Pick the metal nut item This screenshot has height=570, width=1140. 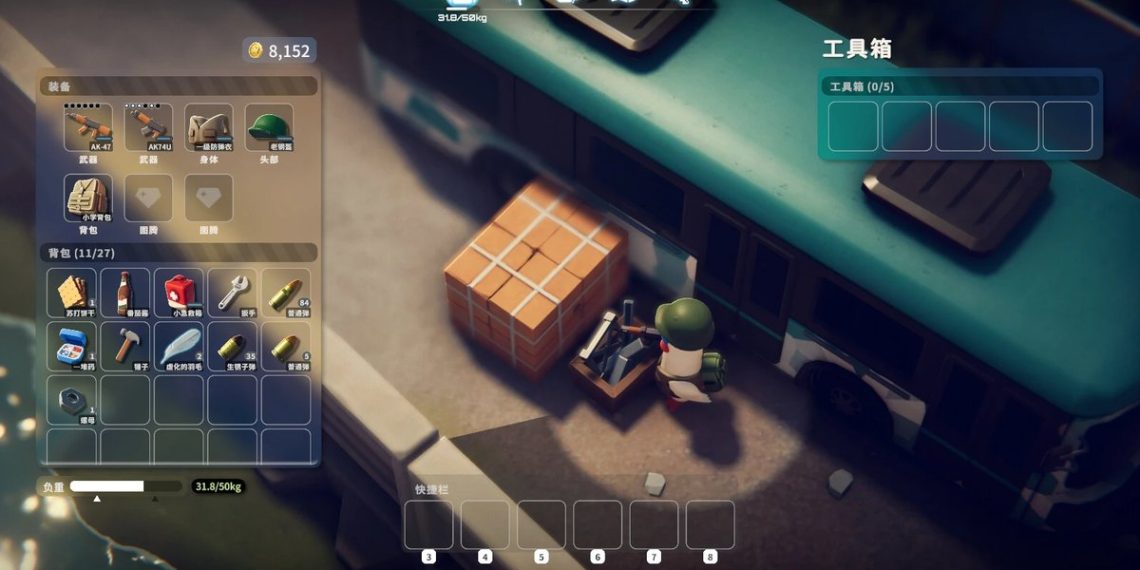pyautogui.click(x=72, y=399)
